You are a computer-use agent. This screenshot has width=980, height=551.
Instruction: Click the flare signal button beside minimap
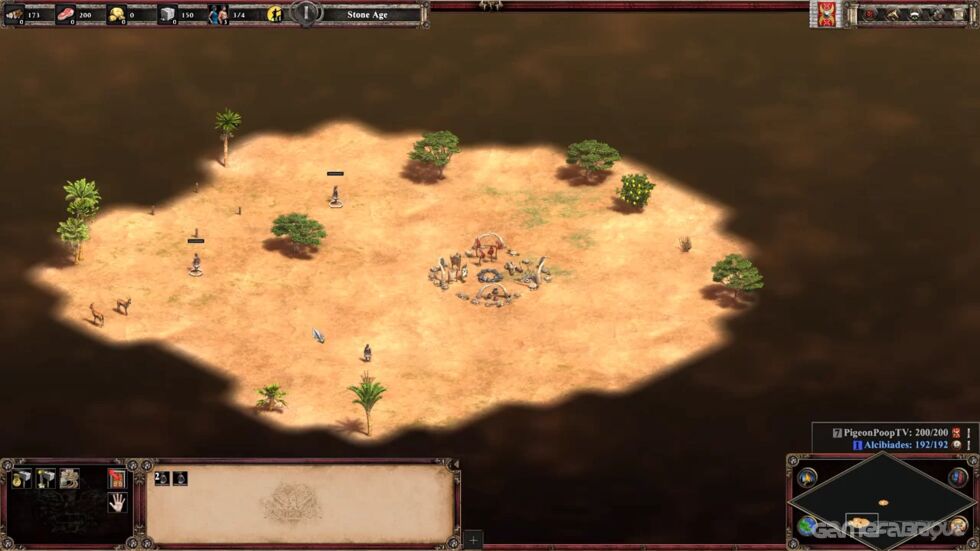pos(807,477)
